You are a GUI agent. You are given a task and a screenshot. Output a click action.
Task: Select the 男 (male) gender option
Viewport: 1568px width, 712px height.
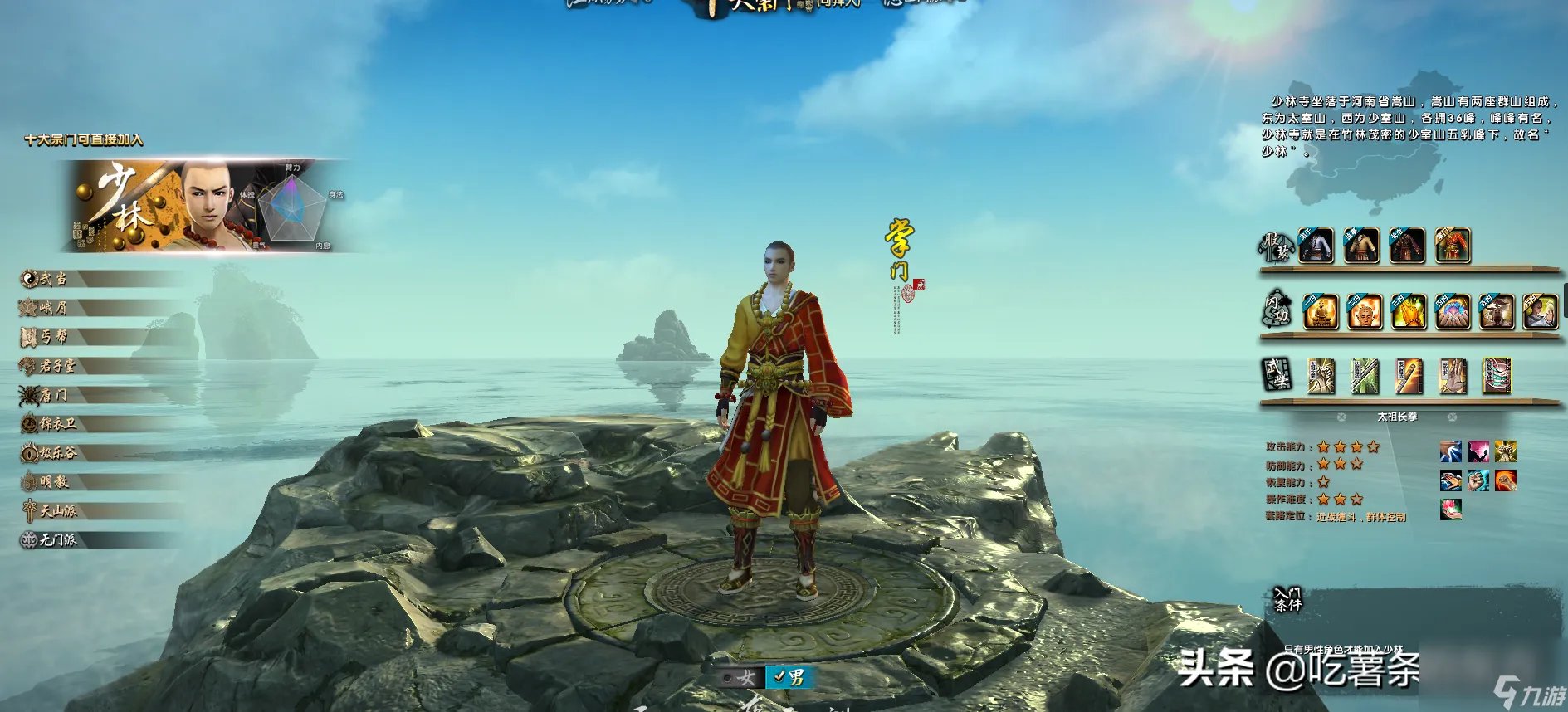tap(789, 678)
